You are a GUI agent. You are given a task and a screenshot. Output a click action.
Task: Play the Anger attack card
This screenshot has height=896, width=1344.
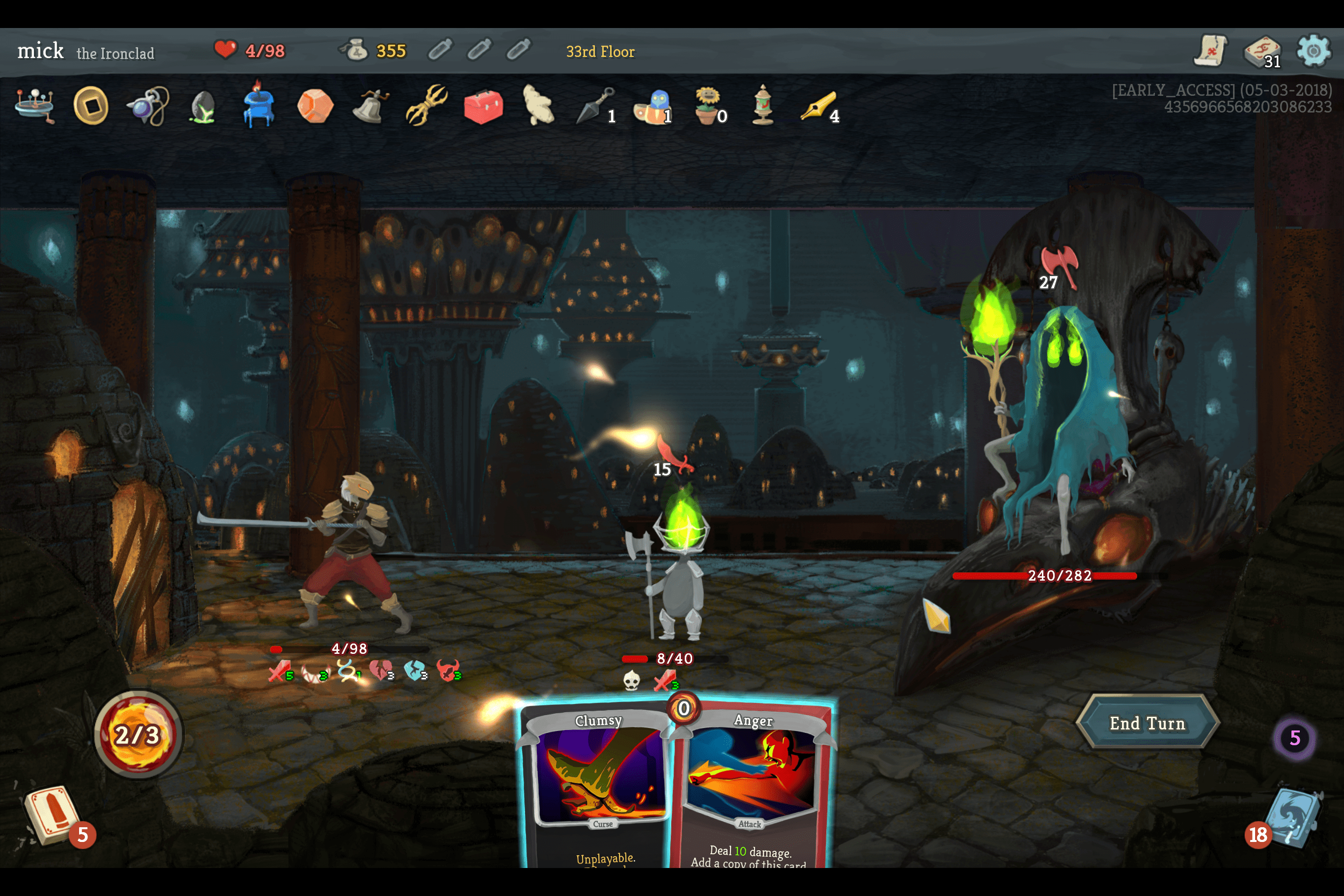tap(752, 788)
